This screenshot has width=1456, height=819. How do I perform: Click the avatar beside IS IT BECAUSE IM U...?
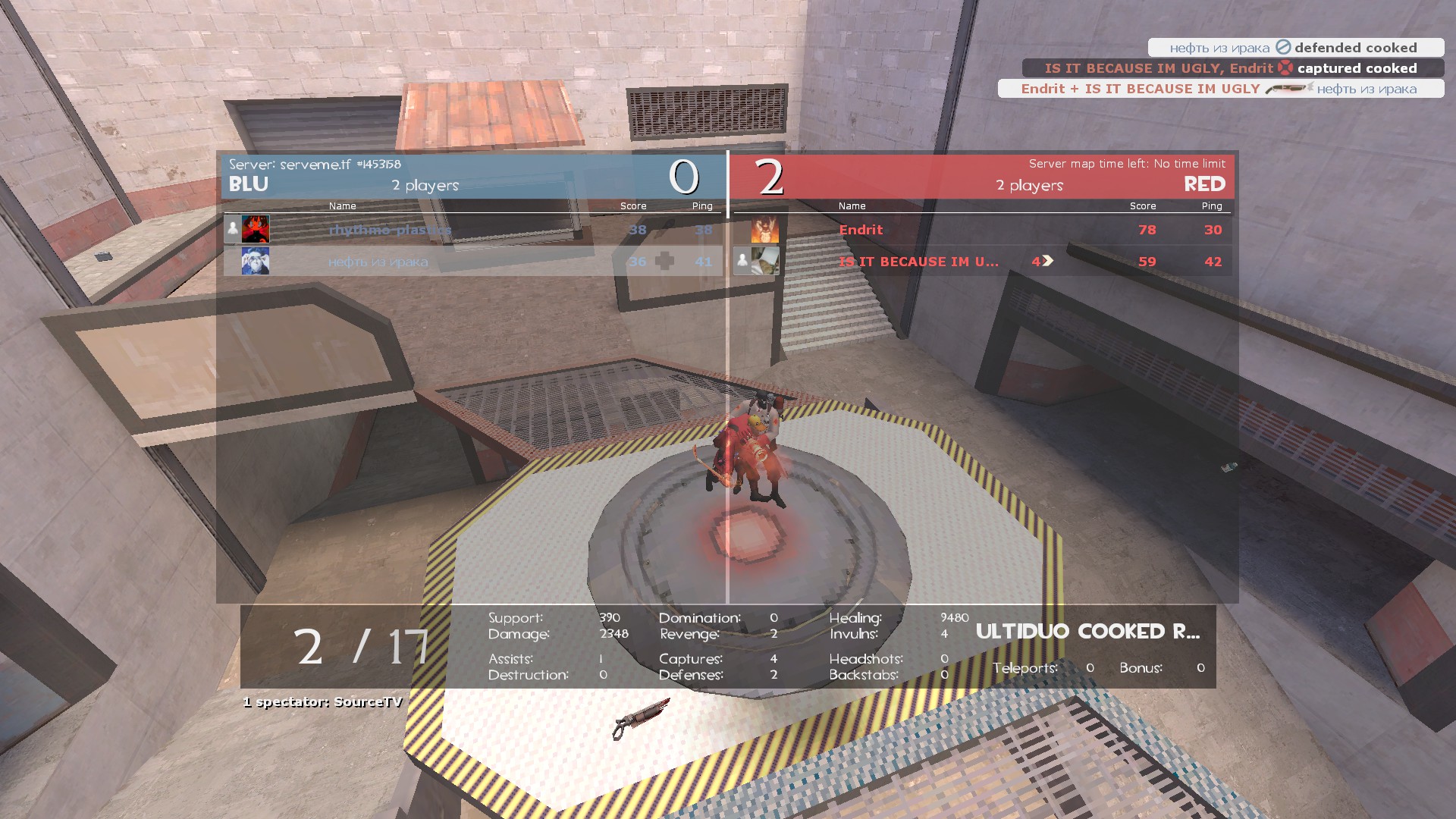point(764,262)
